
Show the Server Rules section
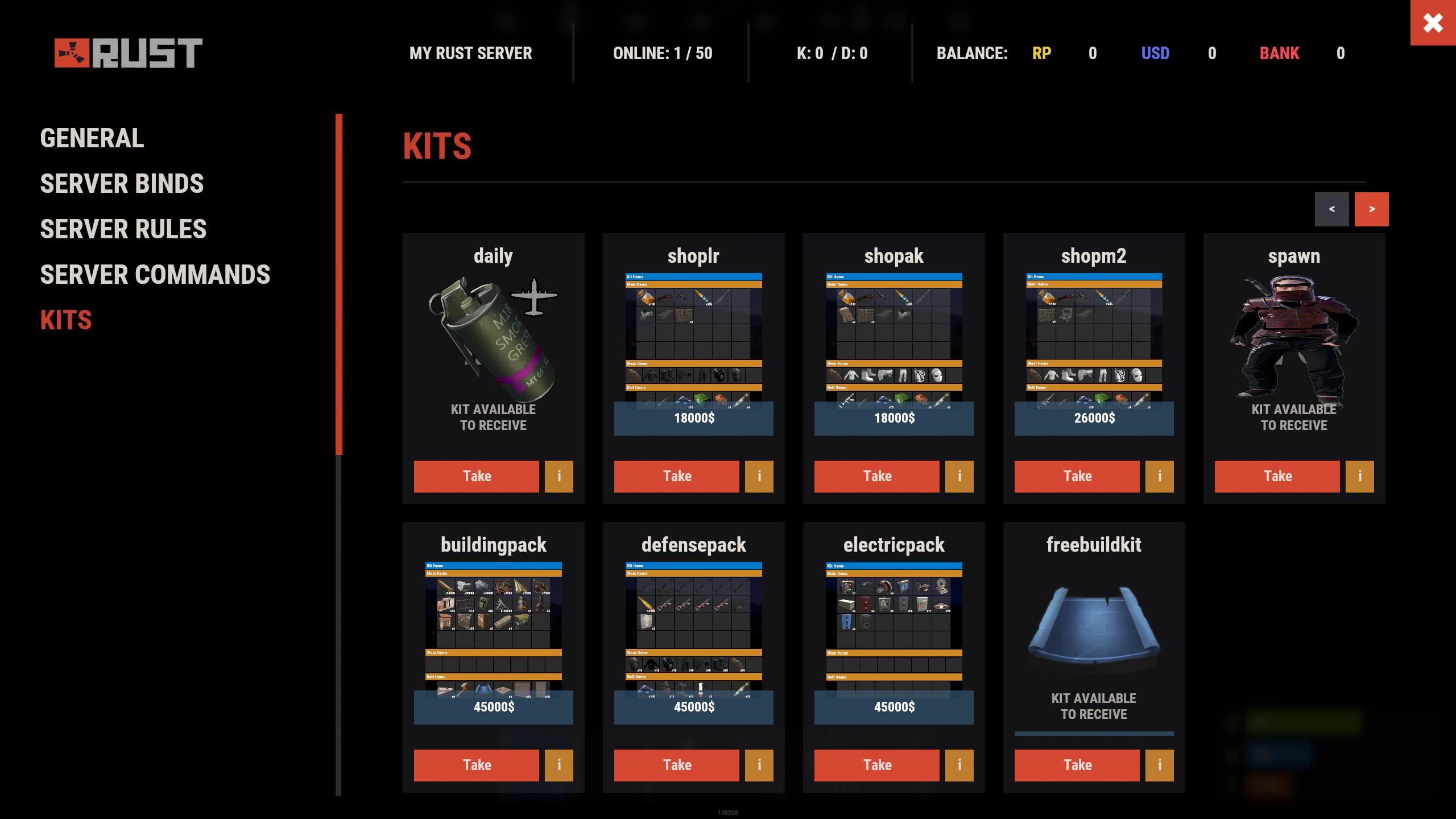[123, 229]
